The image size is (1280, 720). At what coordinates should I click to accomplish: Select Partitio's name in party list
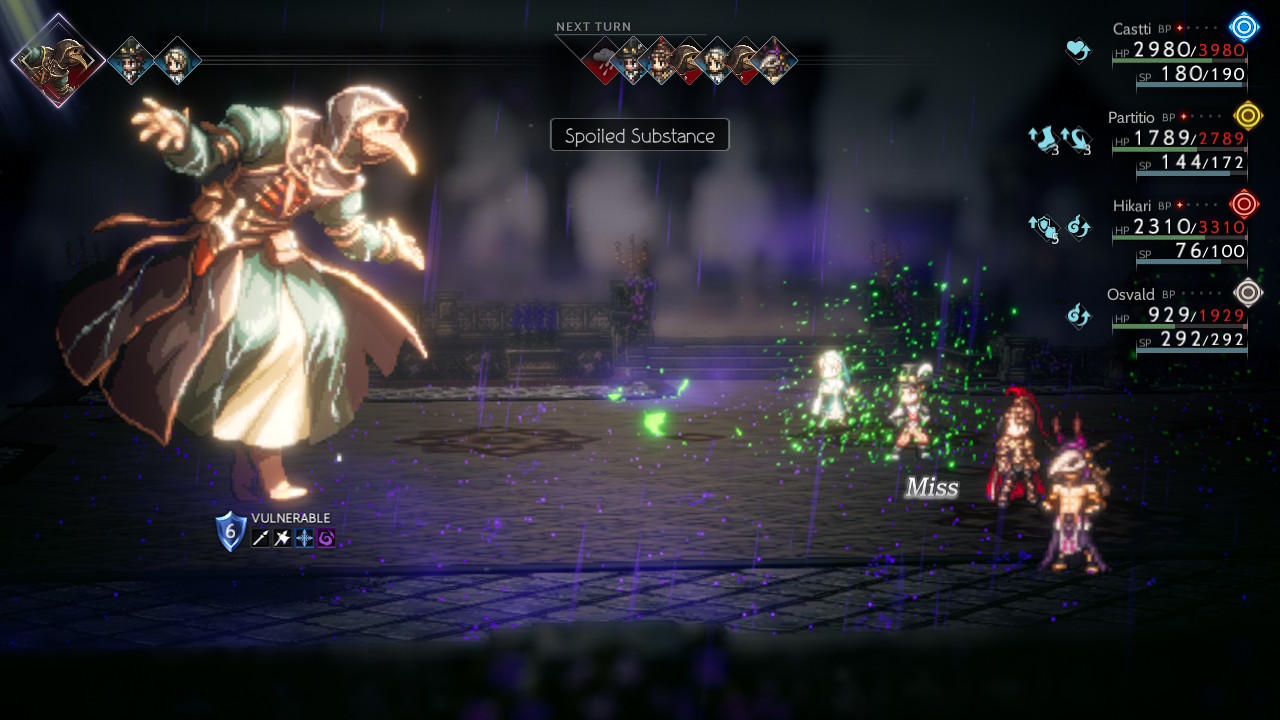pyautogui.click(x=1131, y=118)
